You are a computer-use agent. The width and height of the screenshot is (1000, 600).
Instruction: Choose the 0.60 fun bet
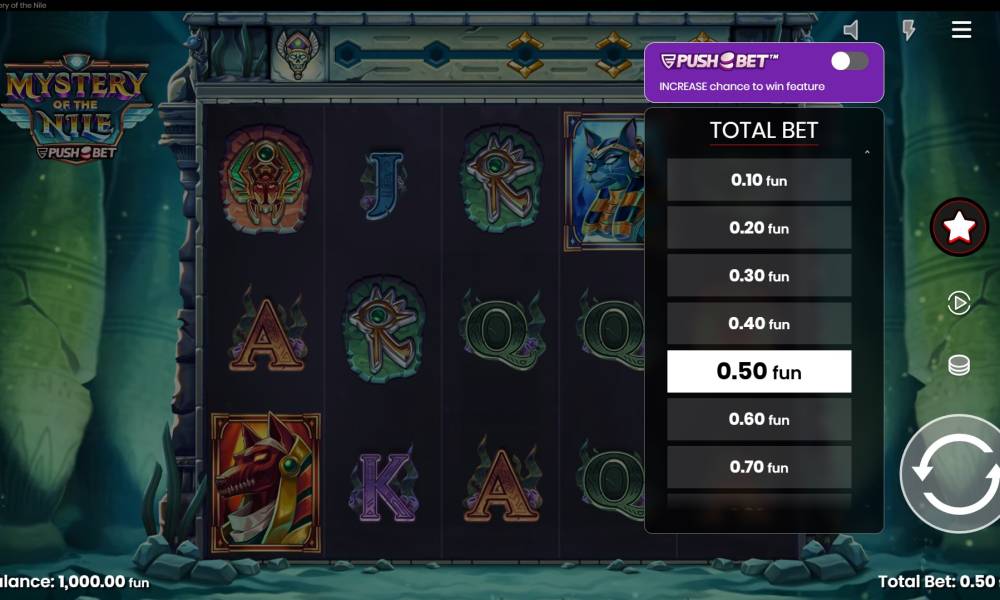click(x=759, y=420)
